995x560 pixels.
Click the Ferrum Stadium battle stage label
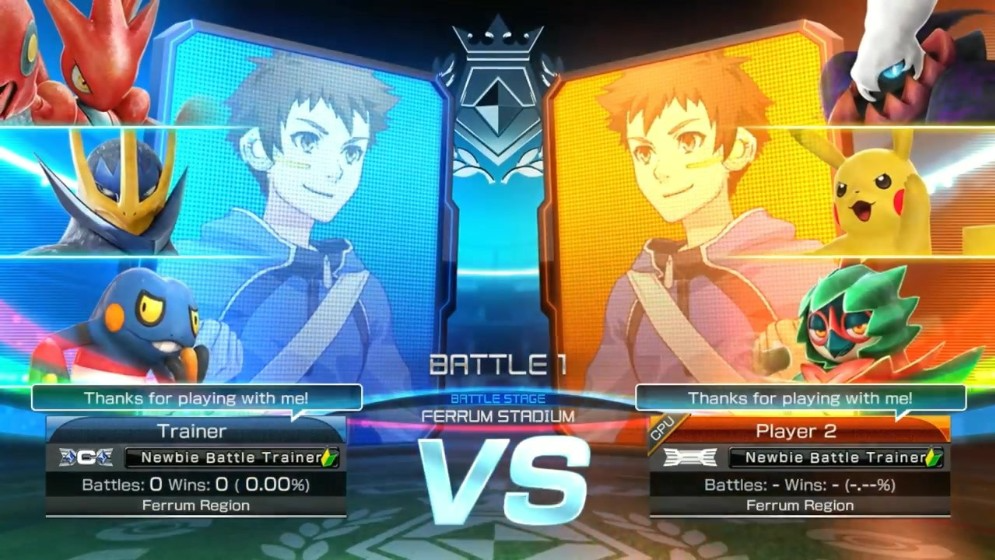click(498, 413)
